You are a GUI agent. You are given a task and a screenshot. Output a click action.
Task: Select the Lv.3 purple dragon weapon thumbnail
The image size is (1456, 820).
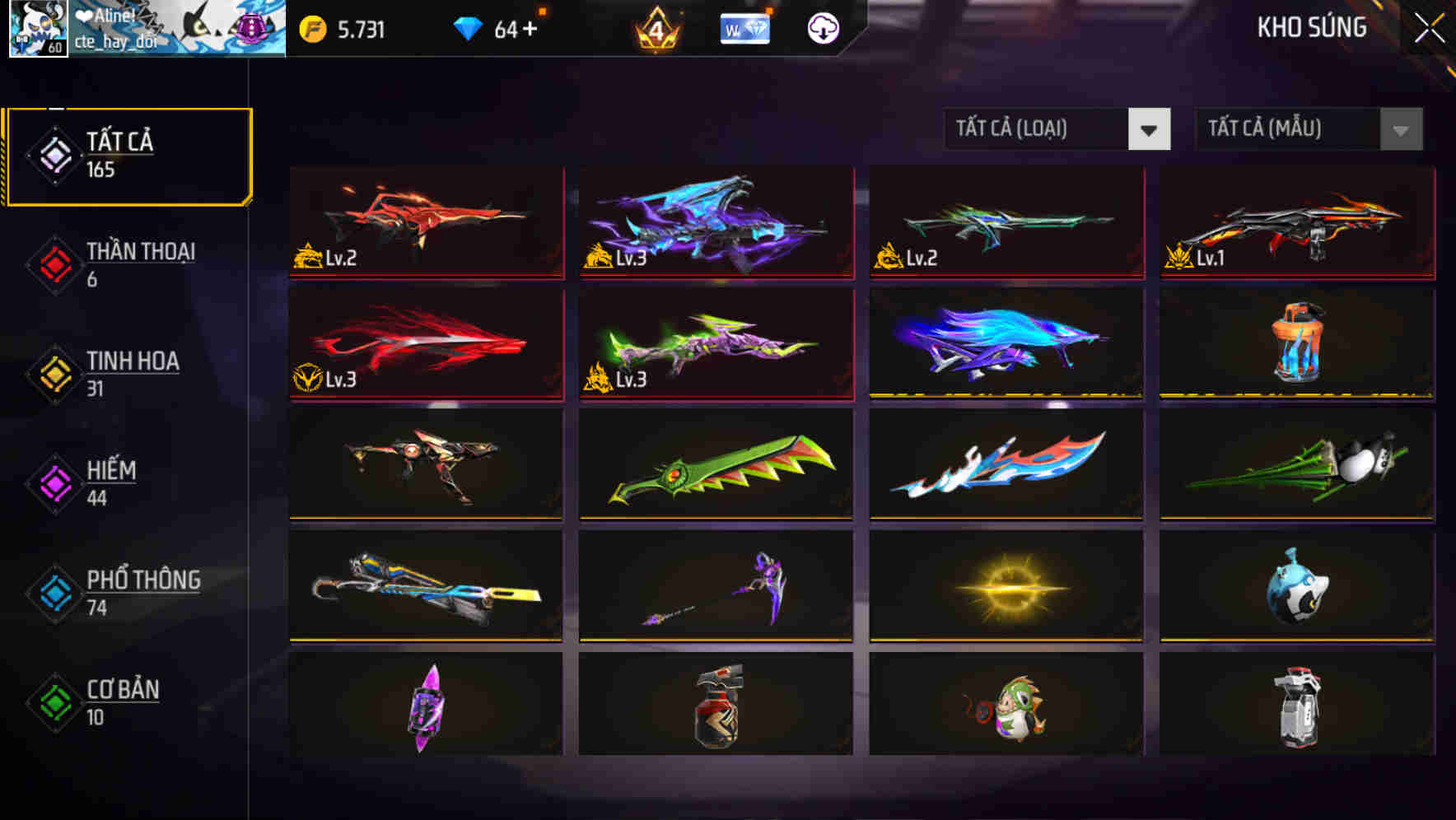(714, 222)
